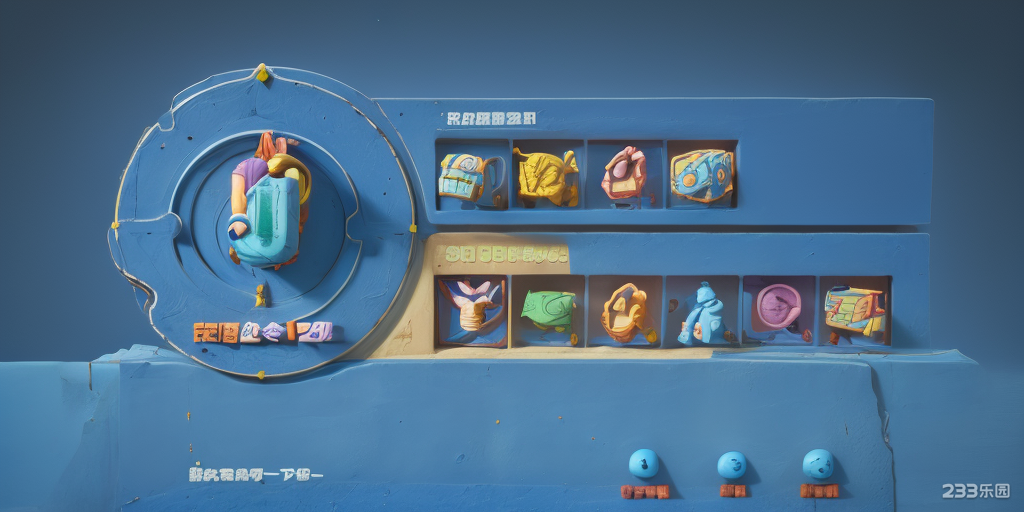Choose the white-winged item in blue bowl
Screen dimensions: 1024x512
(x=472, y=310)
